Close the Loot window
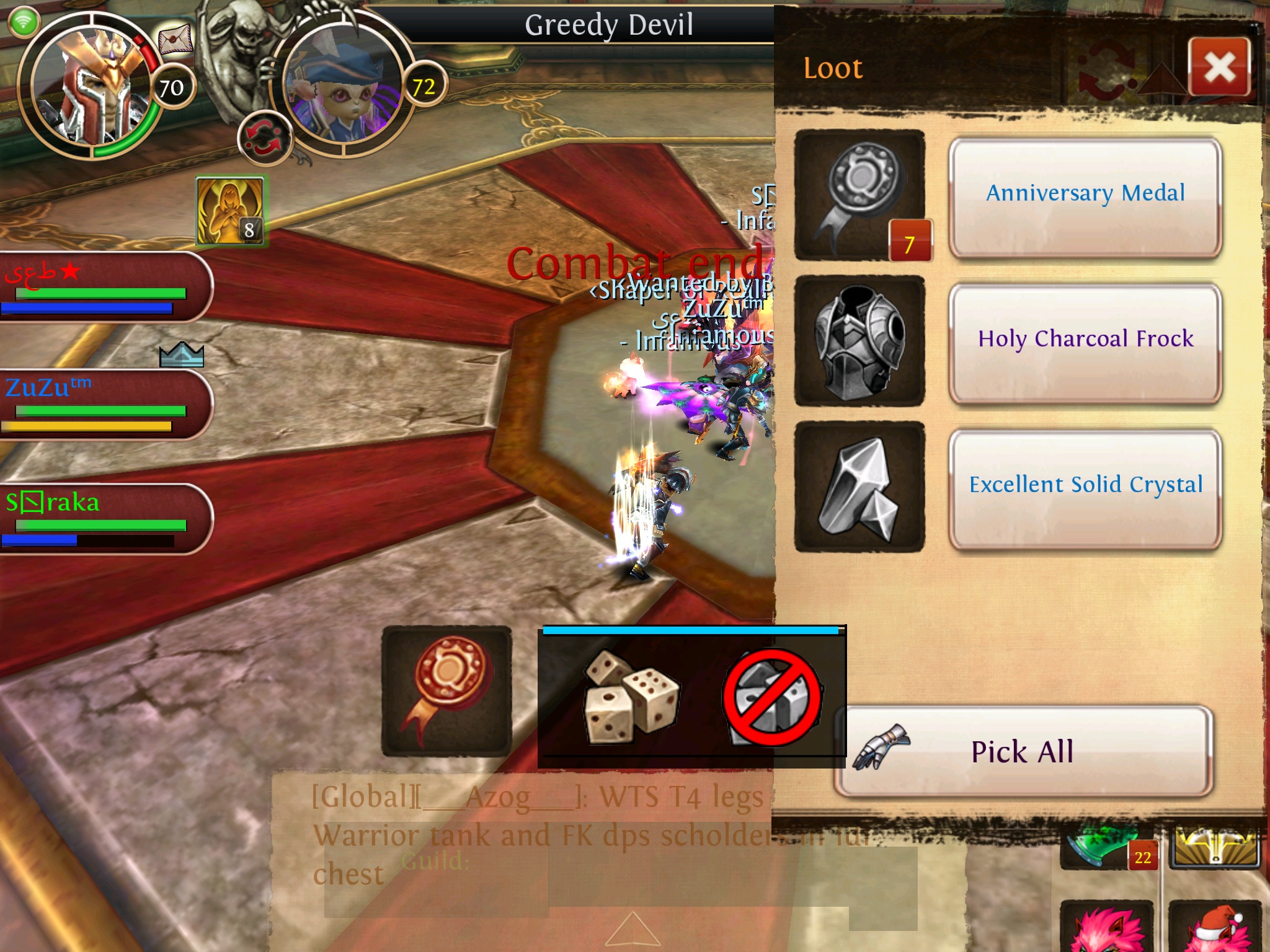The height and width of the screenshot is (952, 1270). [x=1219, y=67]
